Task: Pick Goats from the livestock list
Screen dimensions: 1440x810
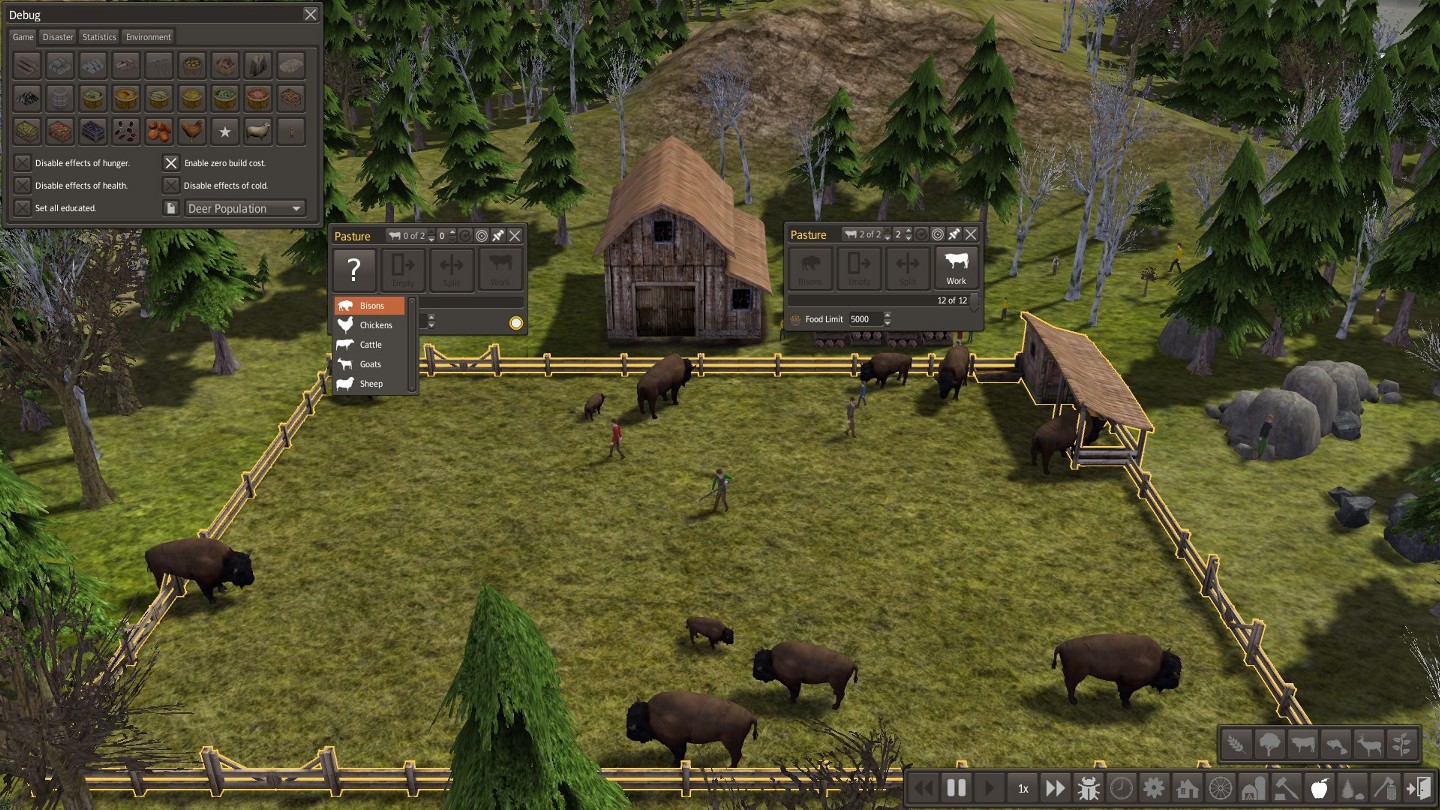Action: [369, 364]
